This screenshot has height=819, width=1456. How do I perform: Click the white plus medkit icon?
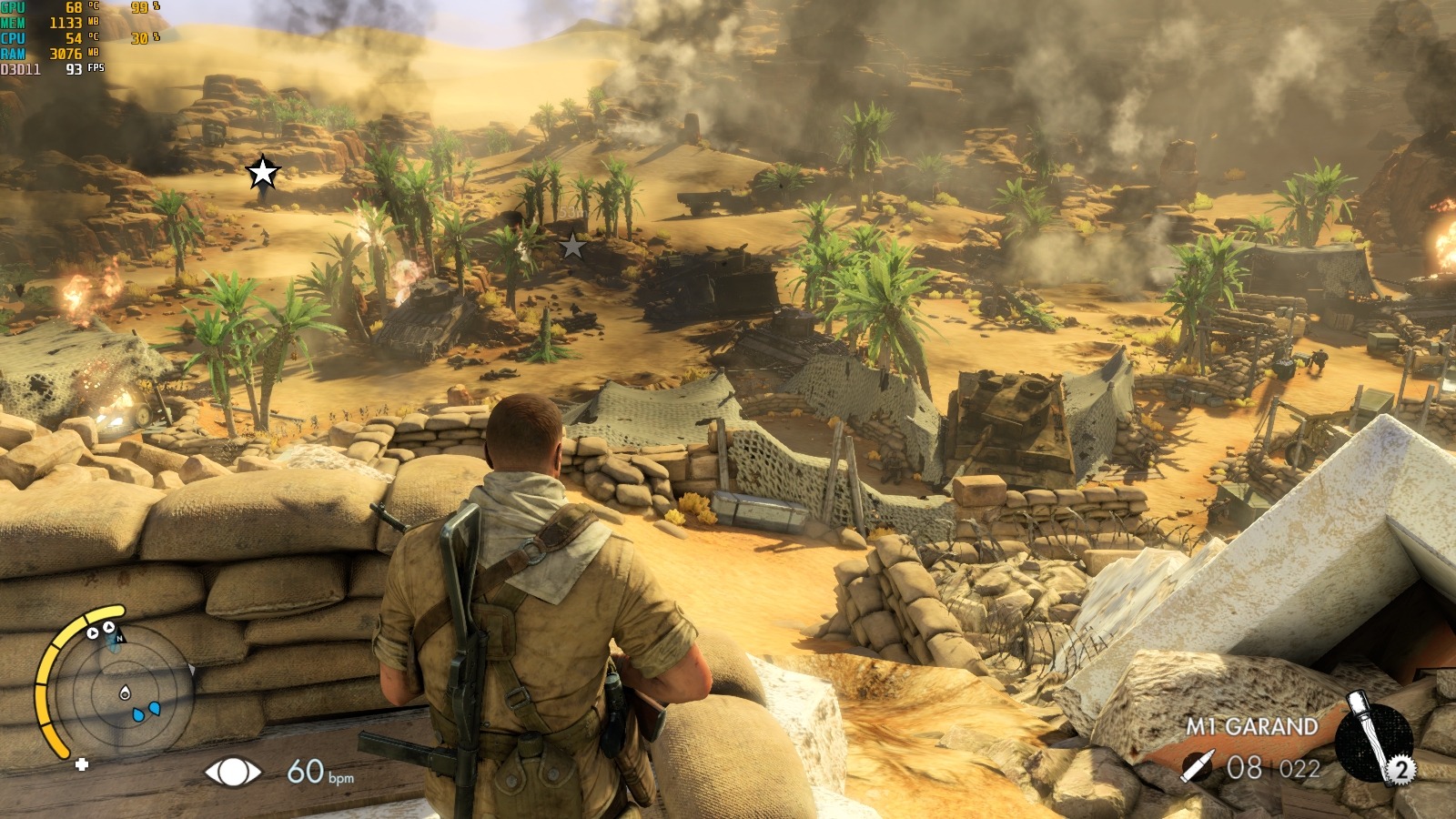82,764
